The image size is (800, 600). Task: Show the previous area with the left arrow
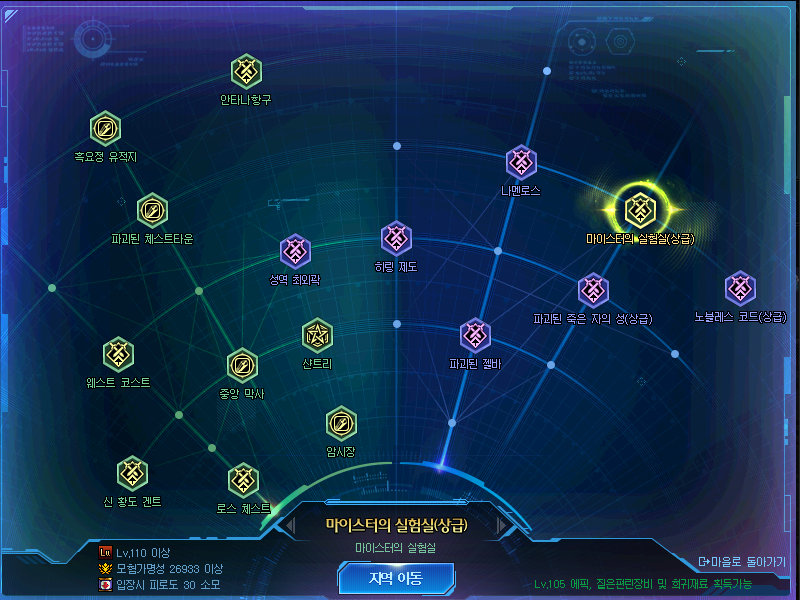[x=290, y=525]
